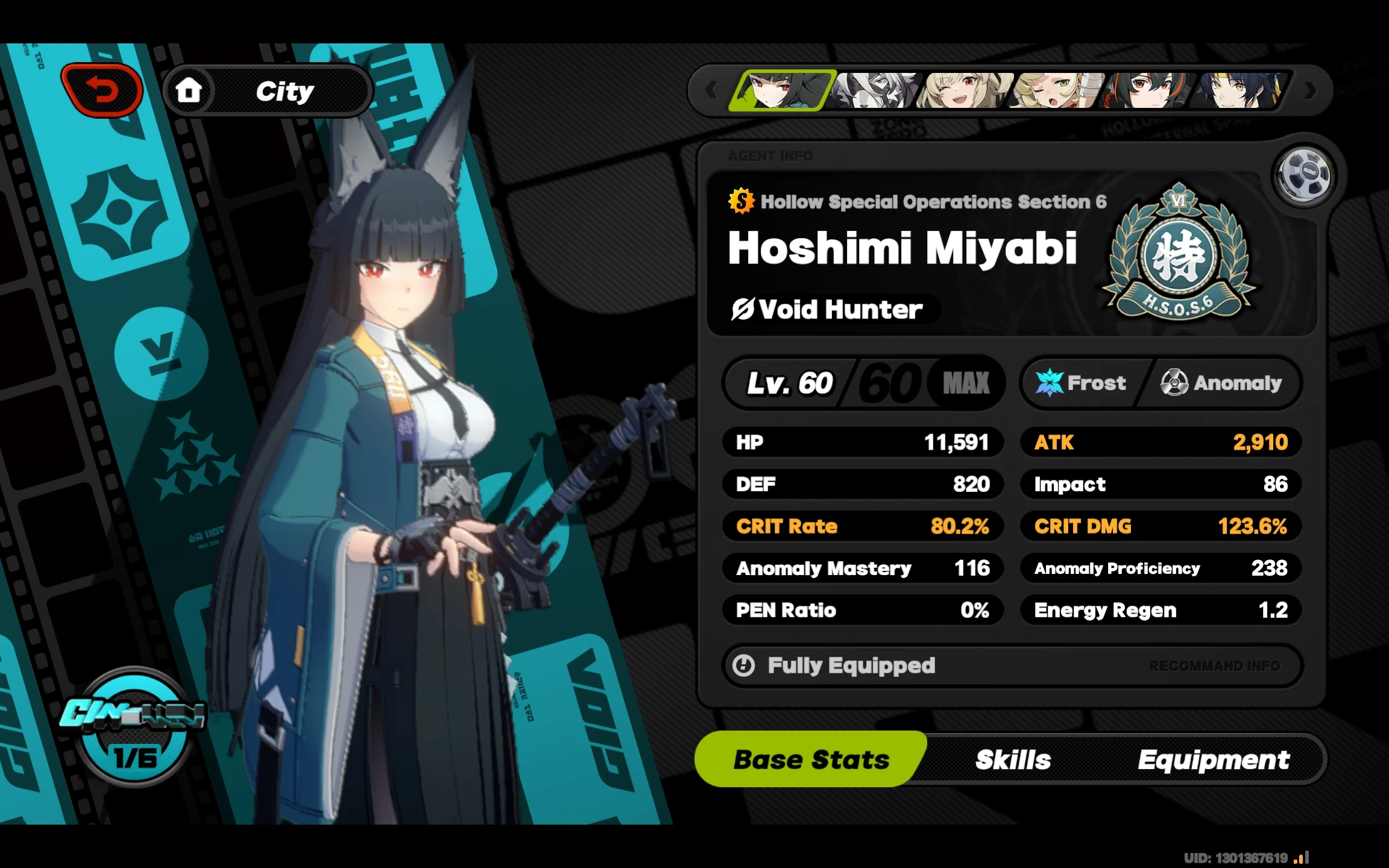Open the Equipment tab
The width and height of the screenshot is (1389, 868).
1214,758
